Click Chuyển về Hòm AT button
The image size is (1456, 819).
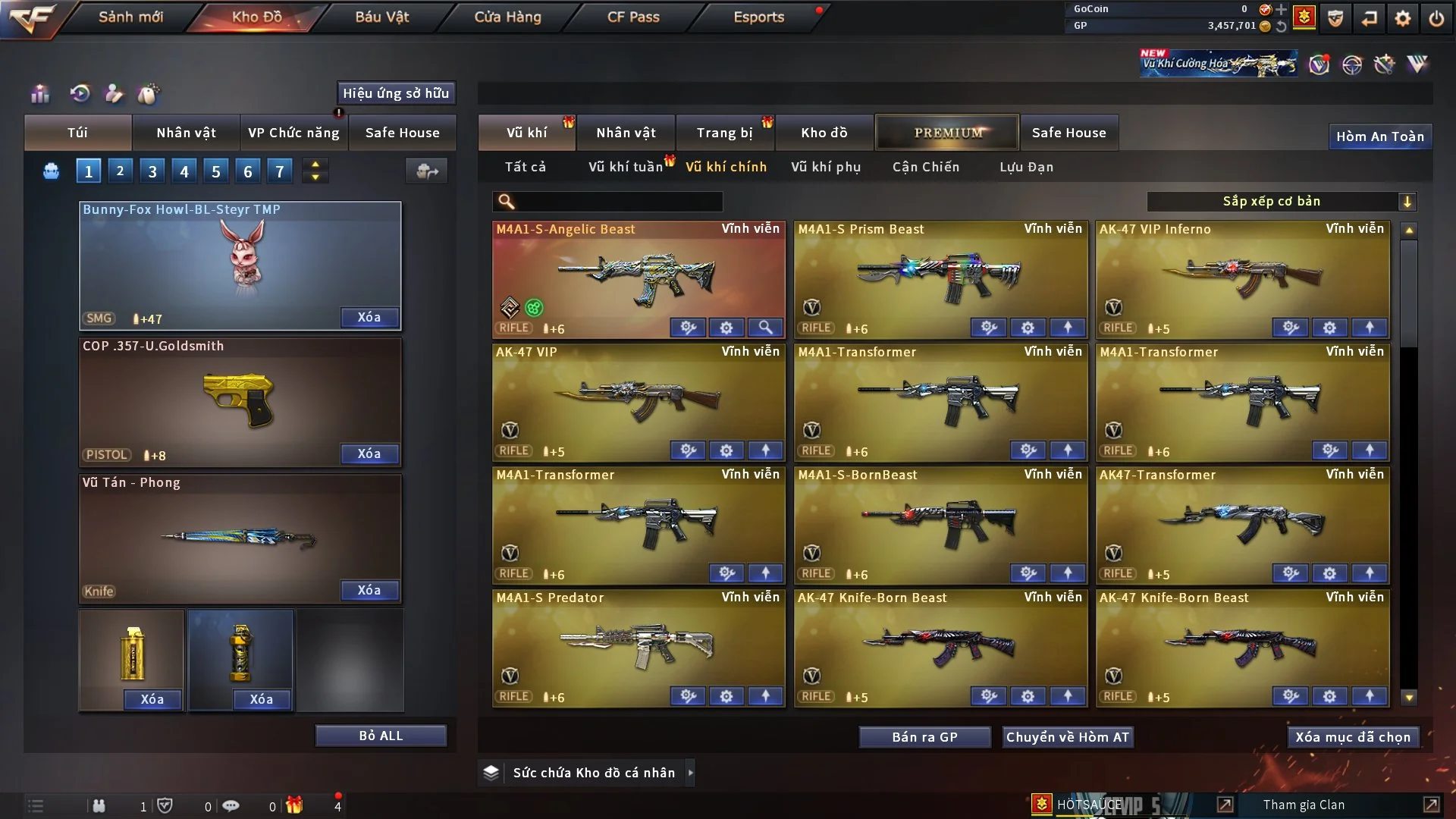click(x=1068, y=737)
